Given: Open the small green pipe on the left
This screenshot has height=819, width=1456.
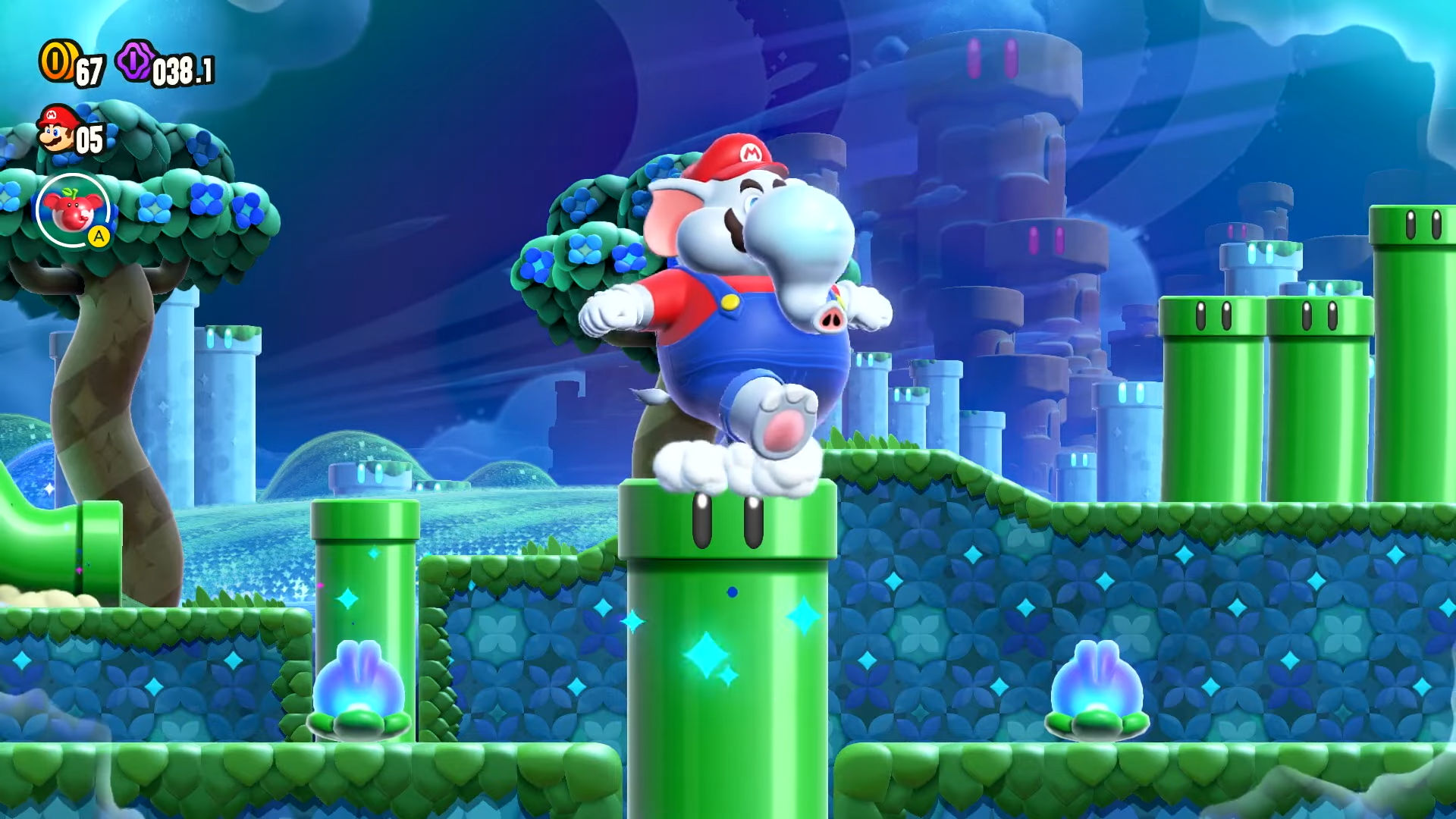Looking at the screenshot, I should (364, 531).
